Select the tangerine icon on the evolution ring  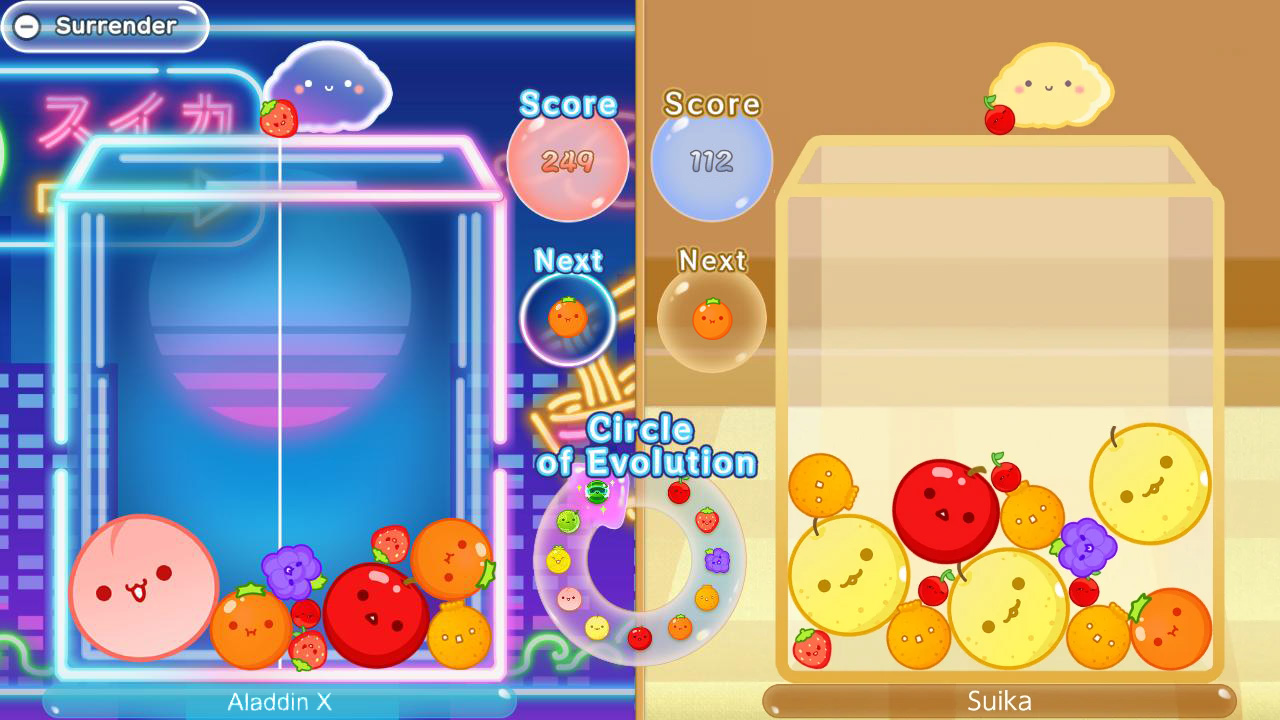pyautogui.click(x=679, y=629)
